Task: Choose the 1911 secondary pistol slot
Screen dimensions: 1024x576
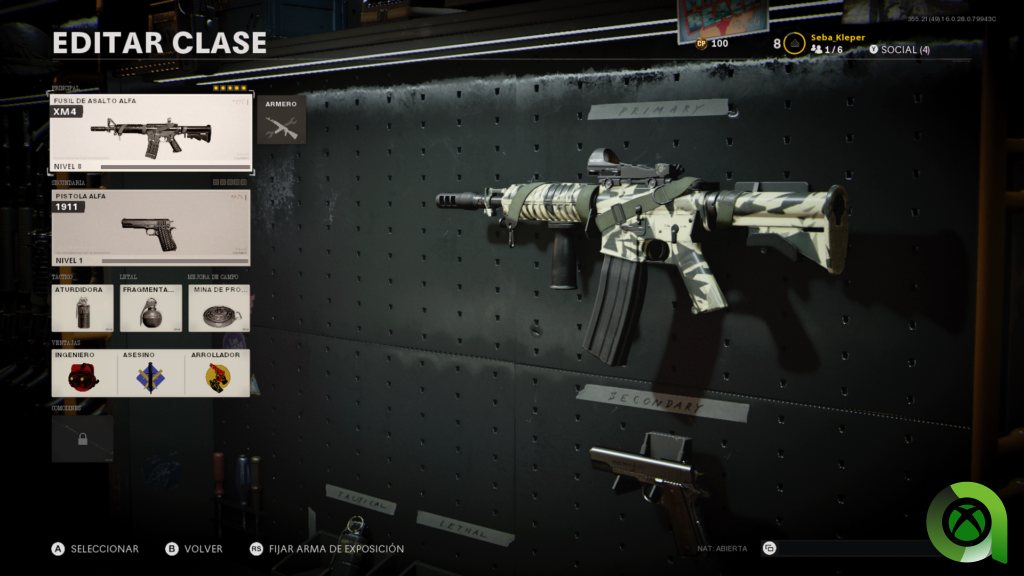Action: pyautogui.click(x=150, y=228)
